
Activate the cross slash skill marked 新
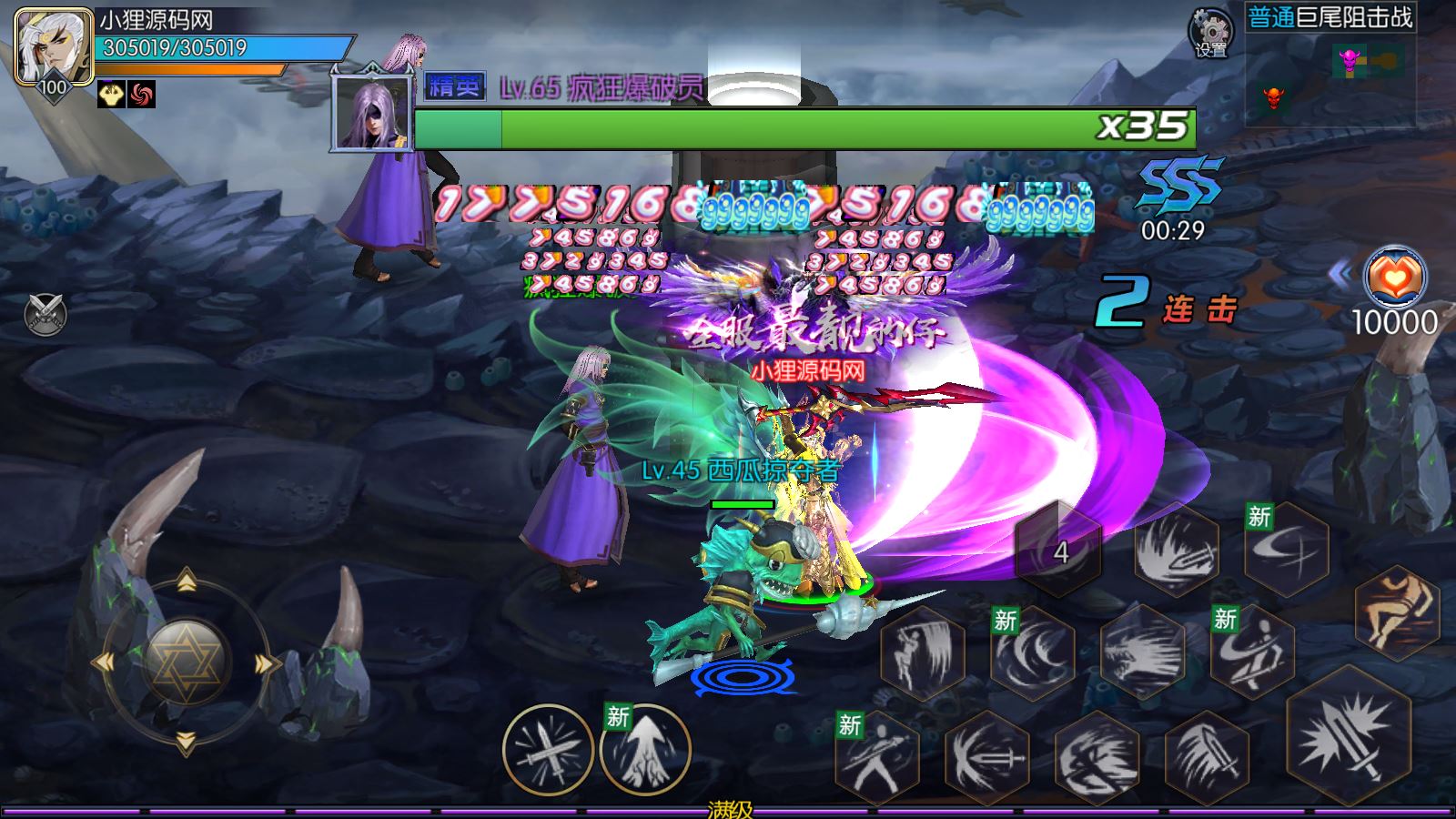(x=1286, y=548)
